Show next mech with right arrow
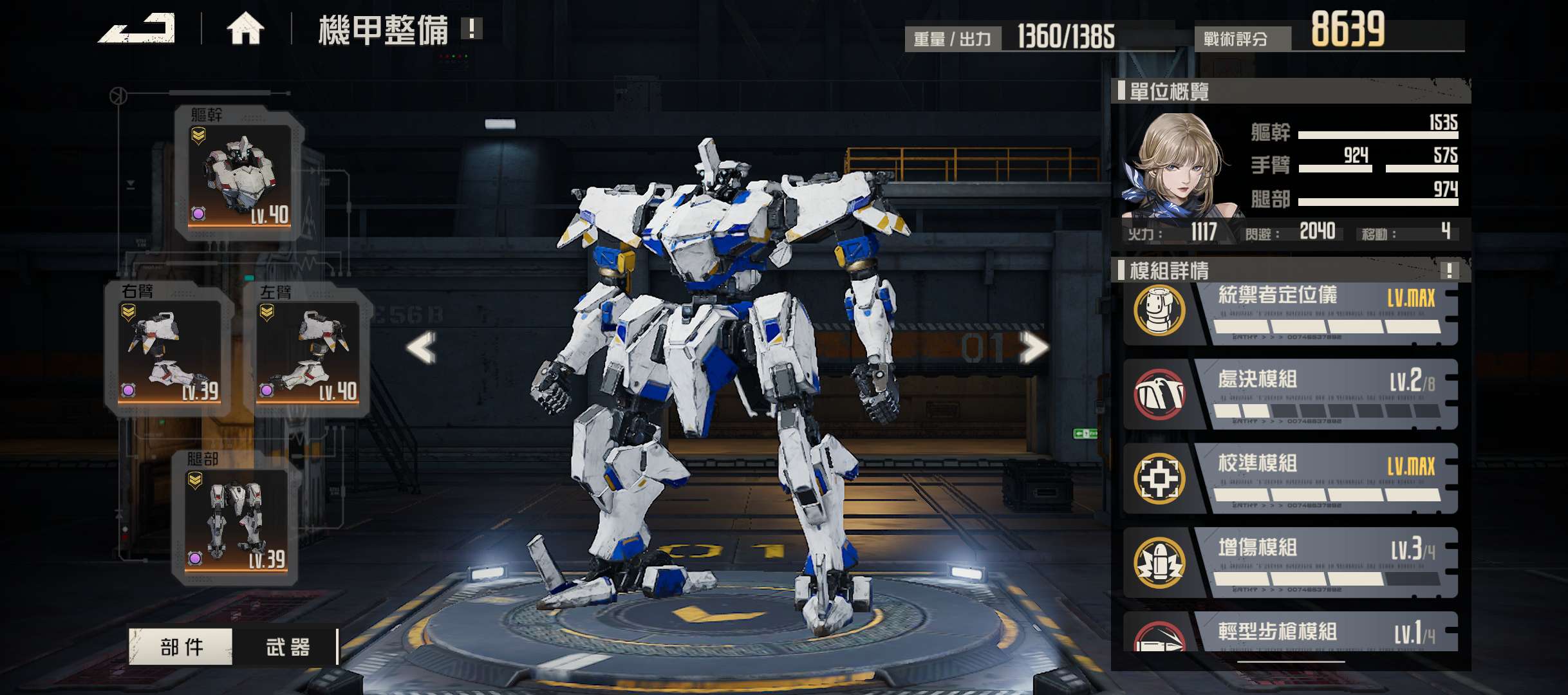The width and height of the screenshot is (1568, 695). [1033, 347]
